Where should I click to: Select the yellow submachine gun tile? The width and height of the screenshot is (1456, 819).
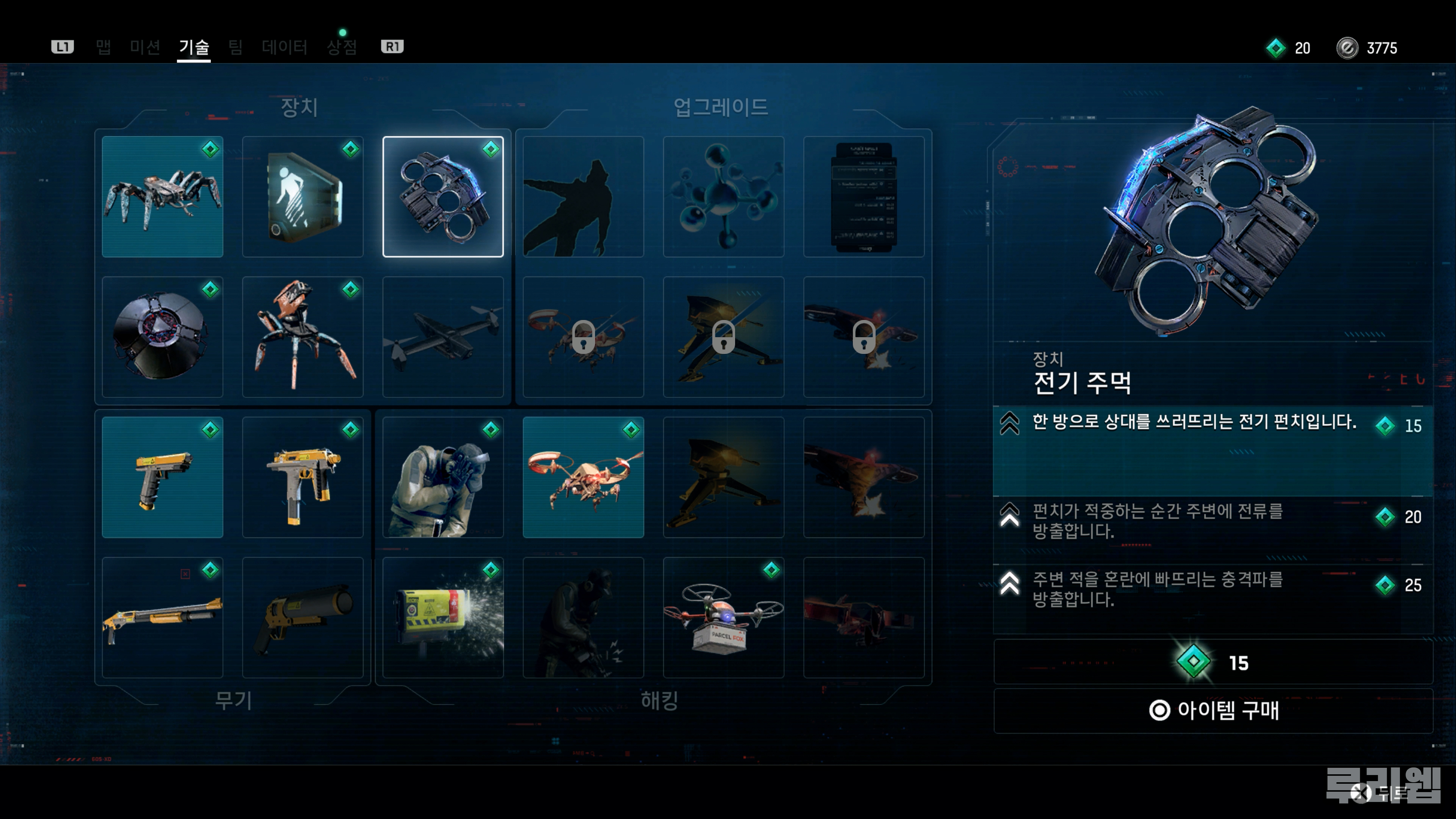click(x=303, y=477)
